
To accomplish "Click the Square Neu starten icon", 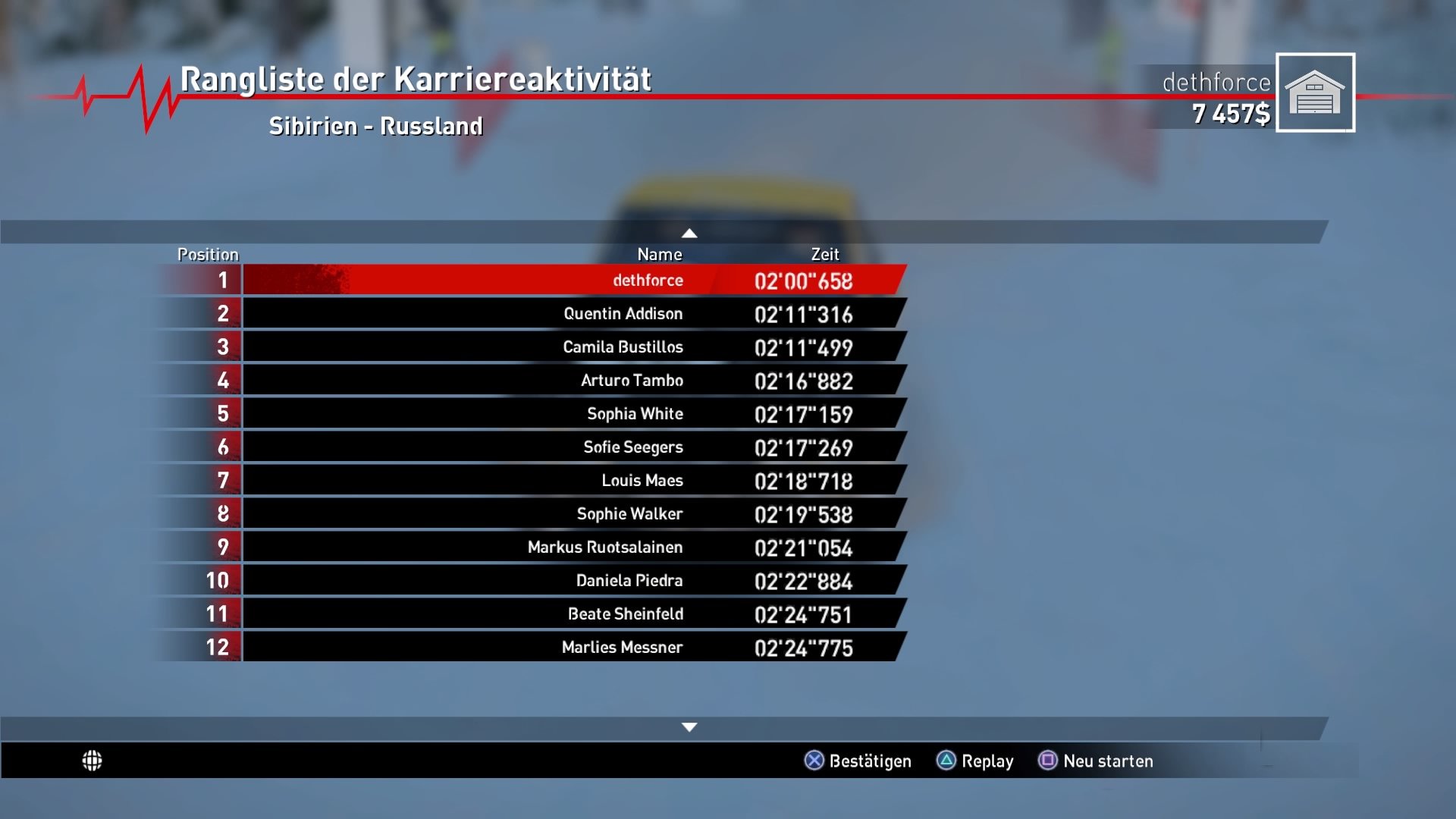I will point(1048,761).
